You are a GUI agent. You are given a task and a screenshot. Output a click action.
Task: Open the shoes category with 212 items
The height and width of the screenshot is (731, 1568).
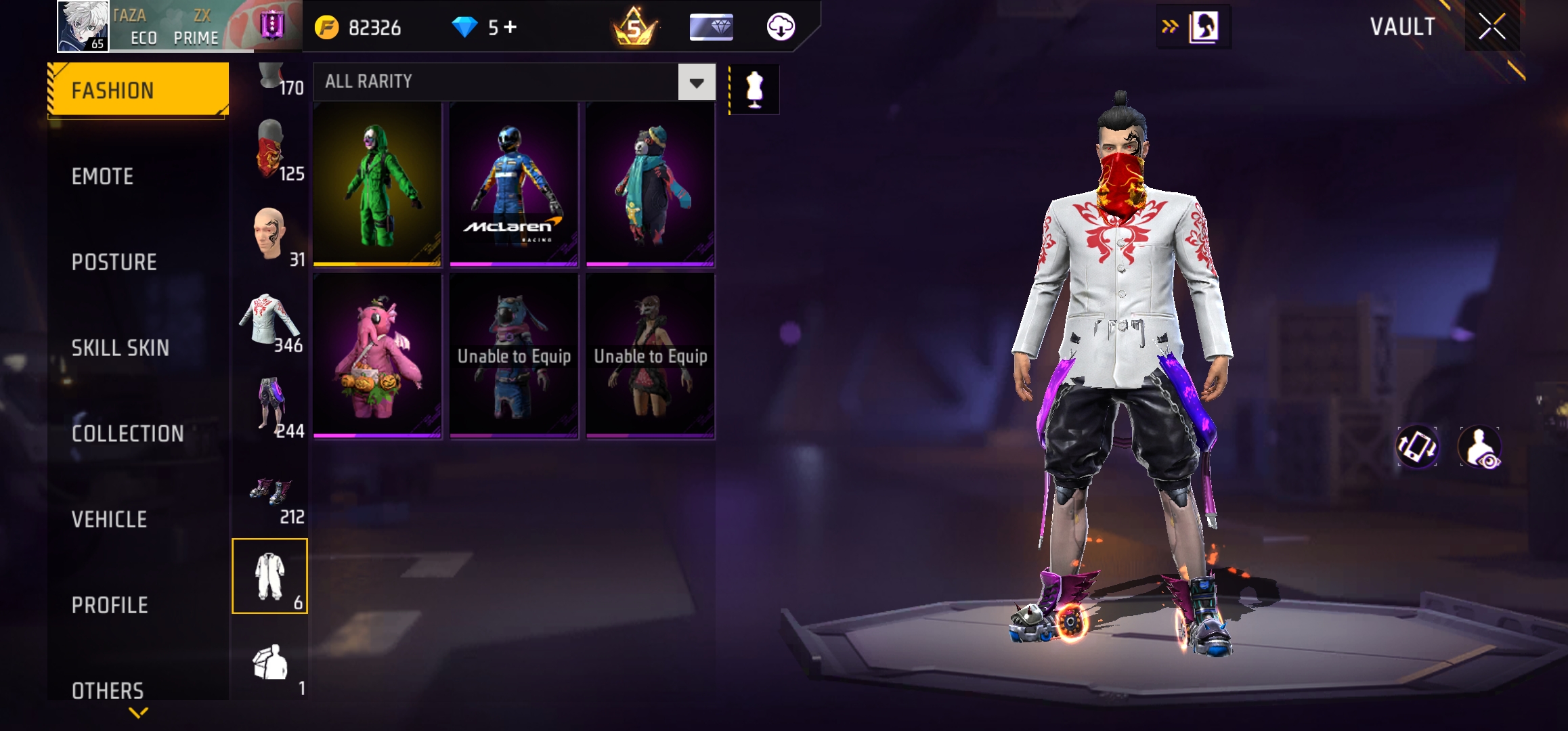pos(270,495)
